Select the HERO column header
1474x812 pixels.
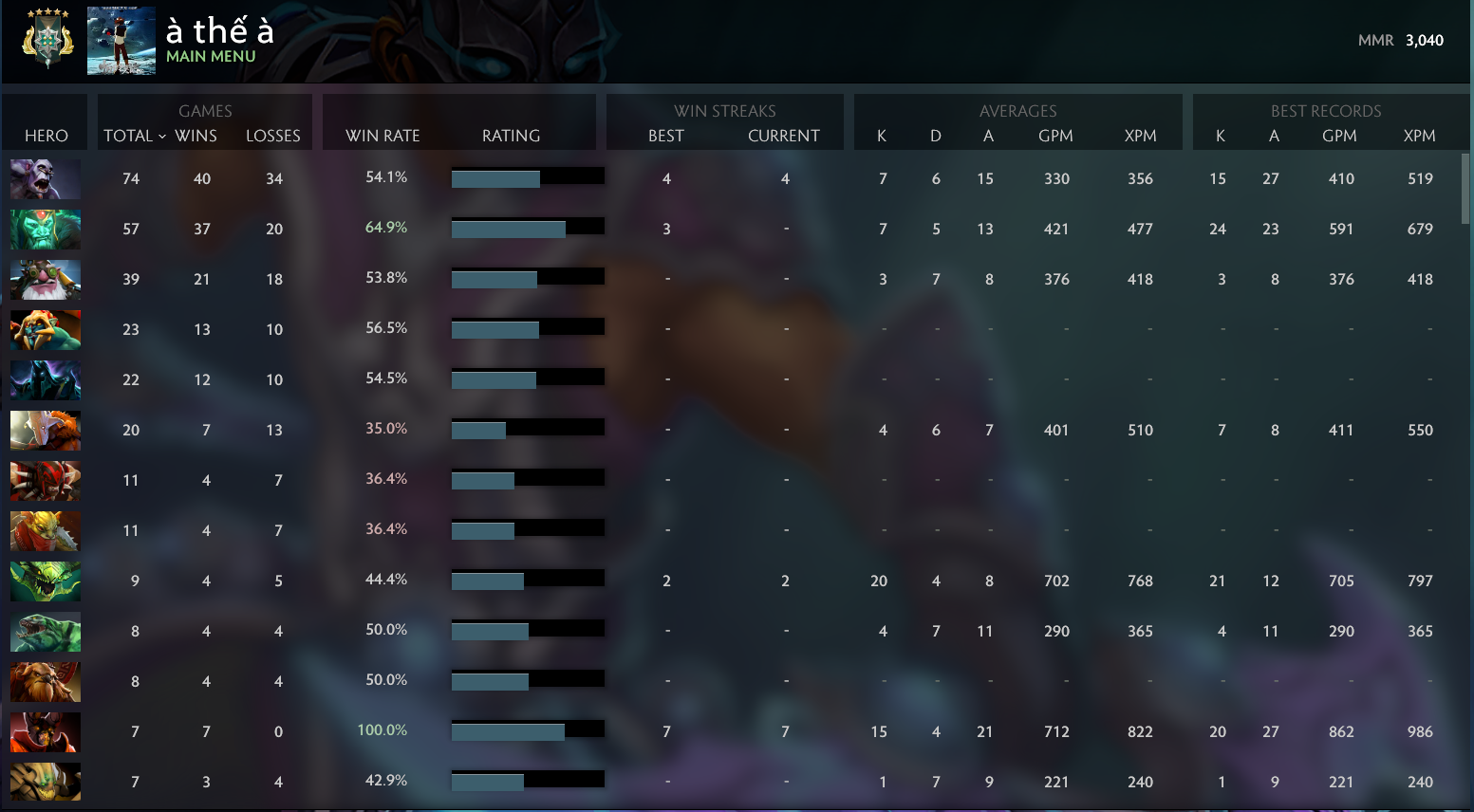point(45,136)
